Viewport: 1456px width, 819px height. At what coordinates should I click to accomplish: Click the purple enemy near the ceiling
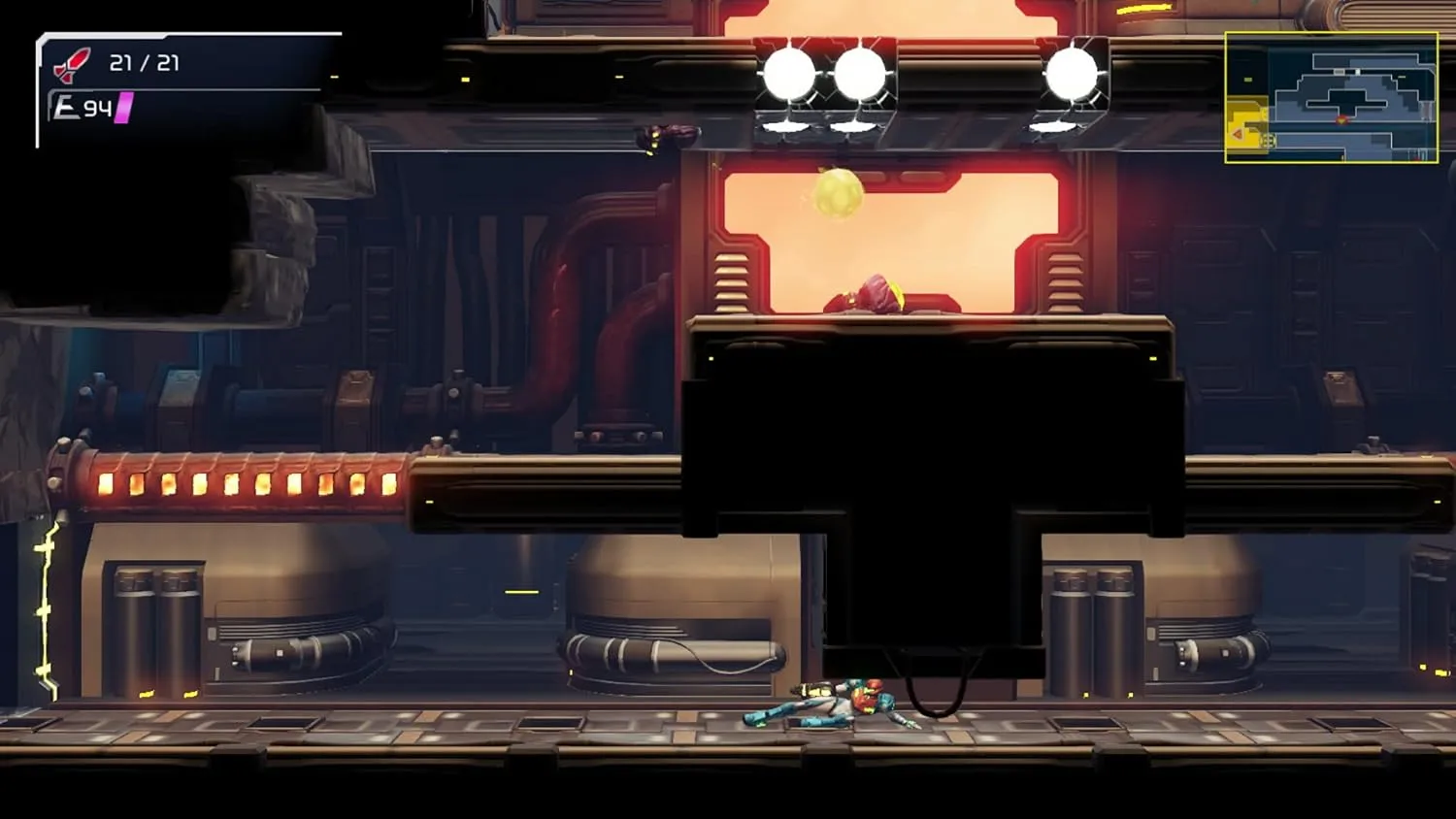(x=668, y=134)
